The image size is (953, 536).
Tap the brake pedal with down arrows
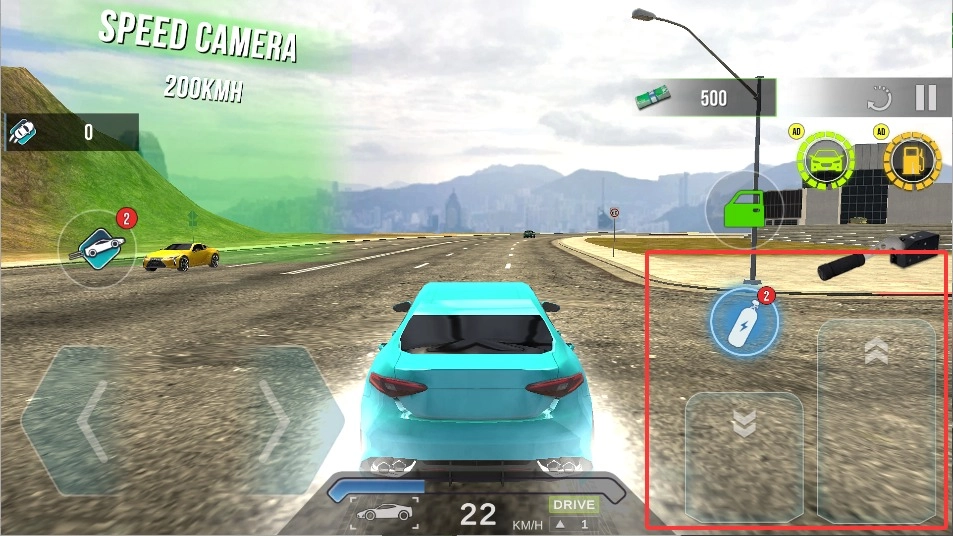(743, 455)
